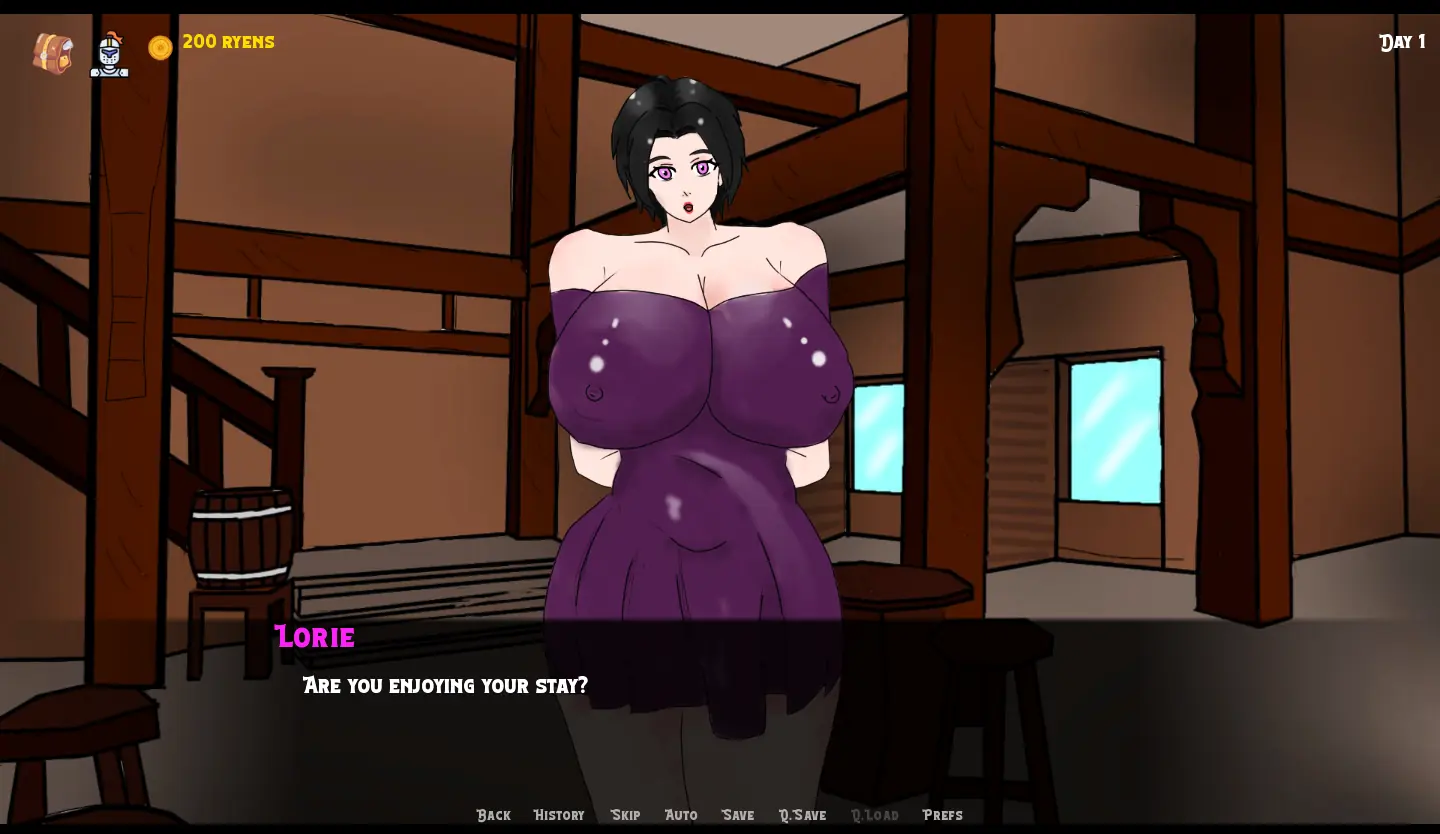Image resolution: width=1440 pixels, height=834 pixels.
Task: Open the Save menu
Action: point(738,815)
